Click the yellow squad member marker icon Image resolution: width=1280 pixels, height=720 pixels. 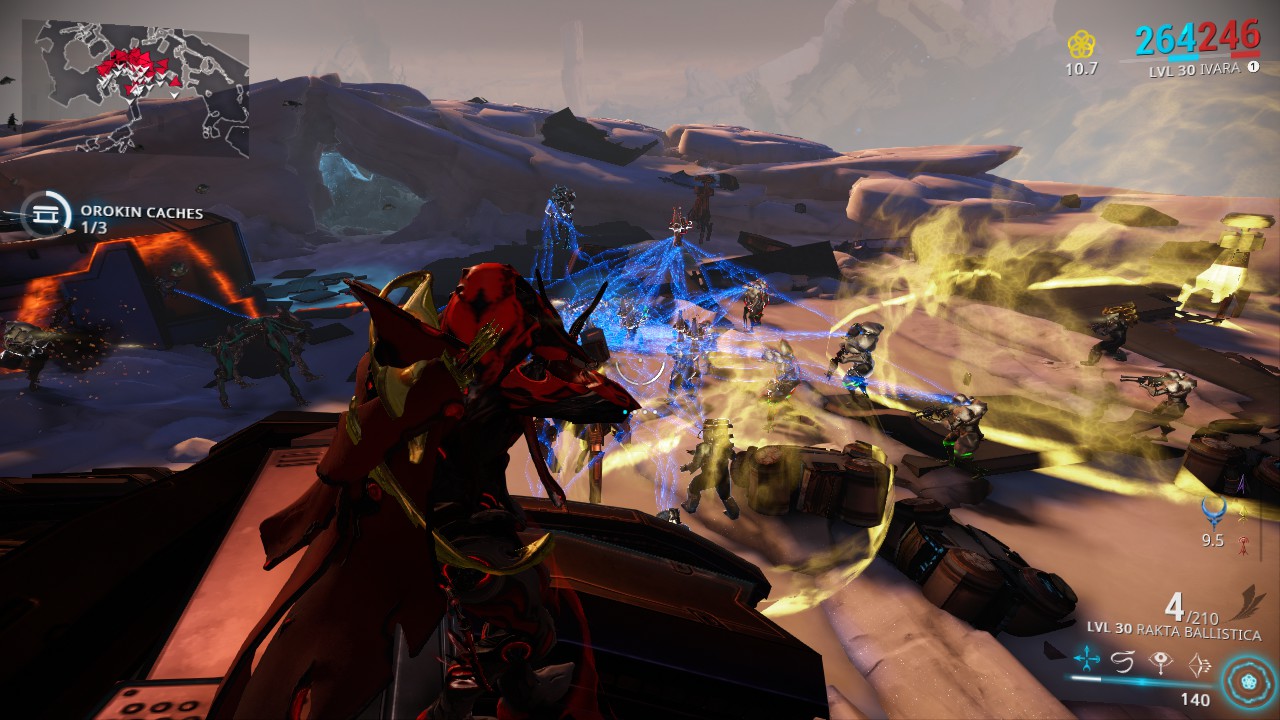pos(1242,513)
